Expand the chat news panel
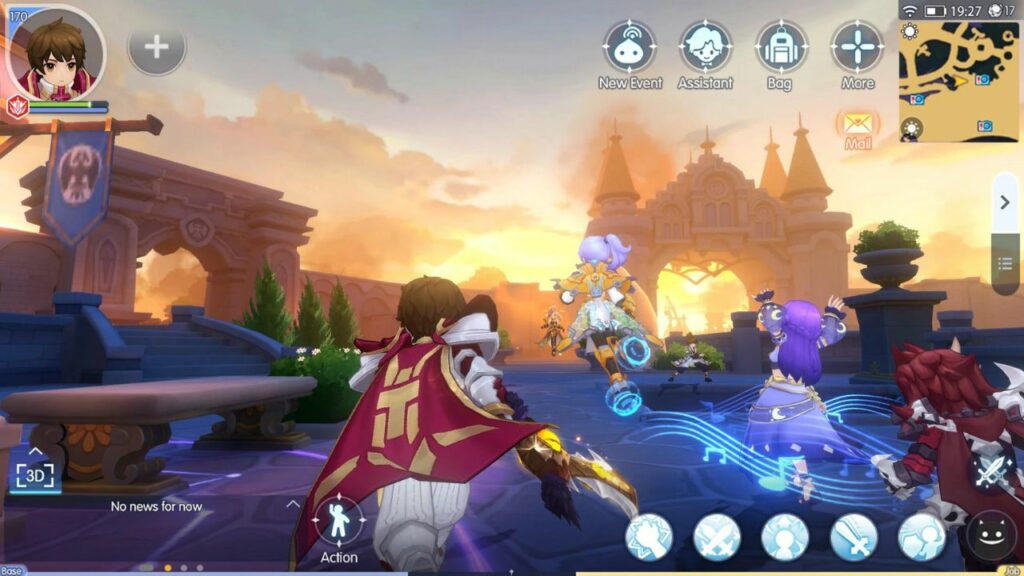 [x=292, y=504]
